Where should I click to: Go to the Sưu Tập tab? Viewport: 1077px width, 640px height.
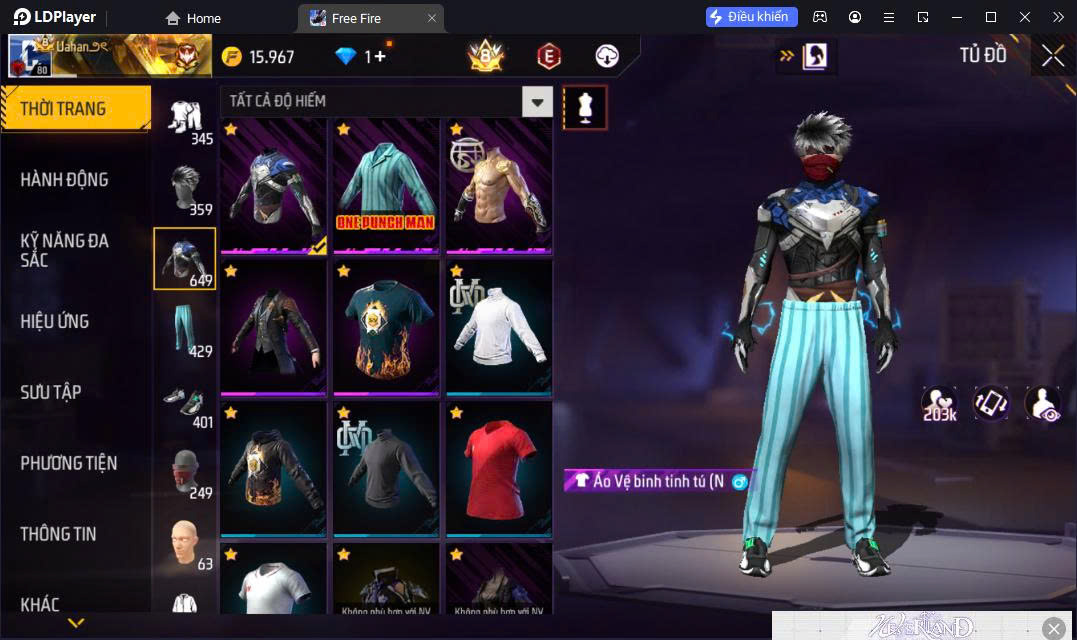[x=51, y=392]
